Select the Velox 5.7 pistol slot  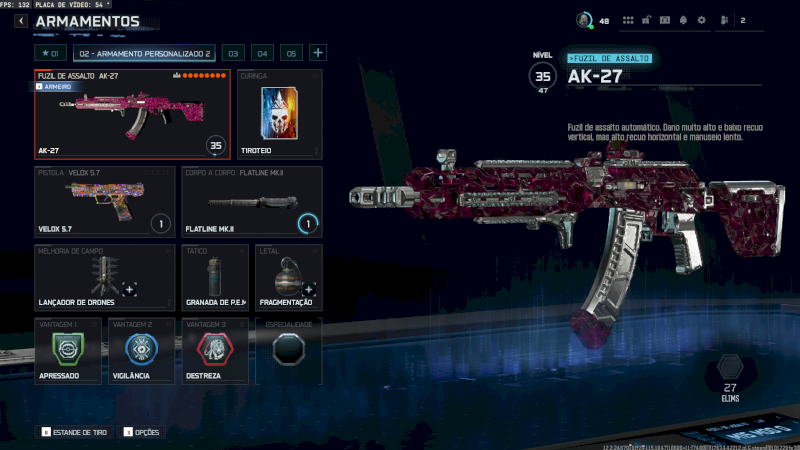[104, 201]
